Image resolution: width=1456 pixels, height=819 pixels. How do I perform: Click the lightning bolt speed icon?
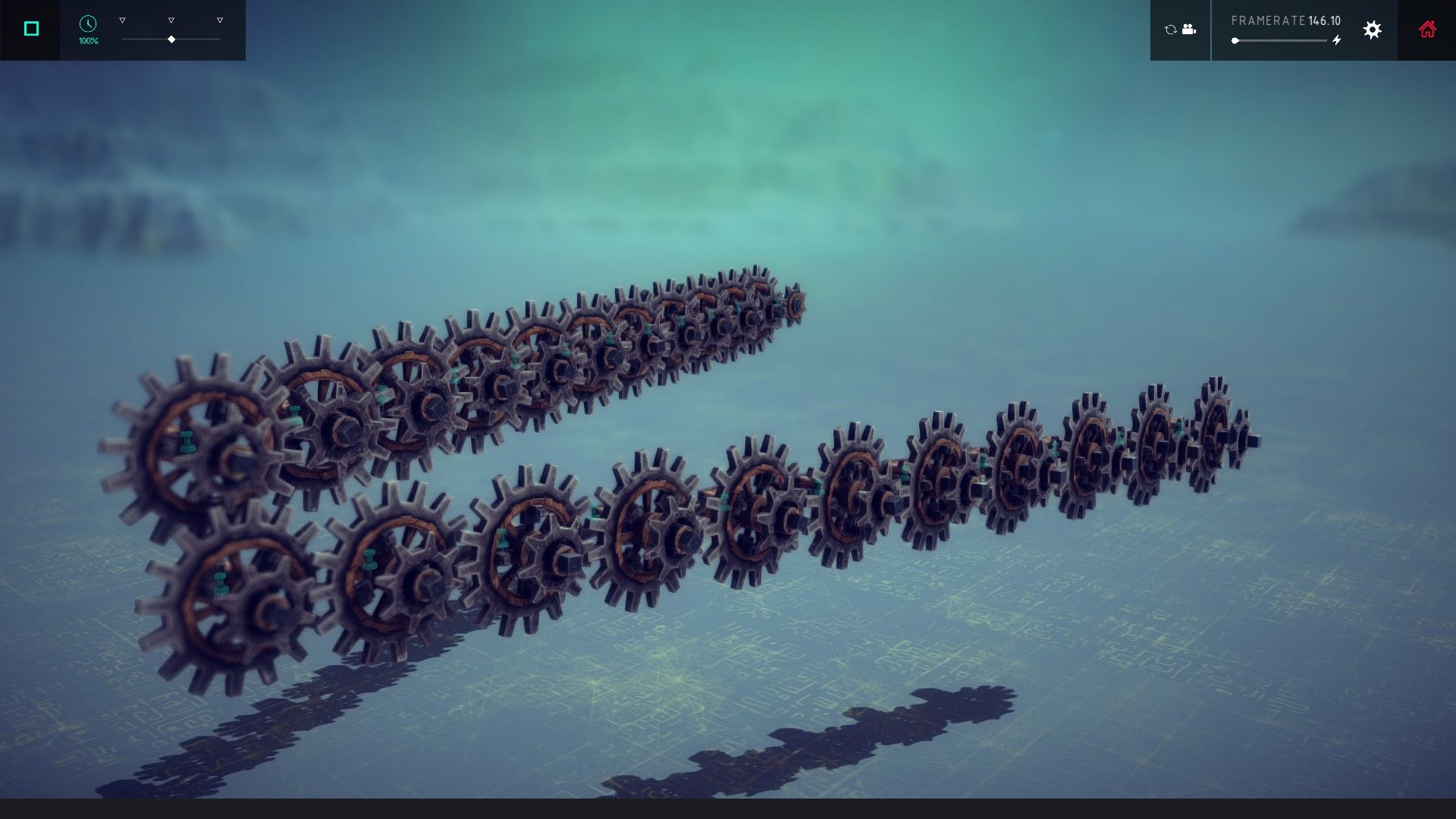pyautogui.click(x=1338, y=39)
